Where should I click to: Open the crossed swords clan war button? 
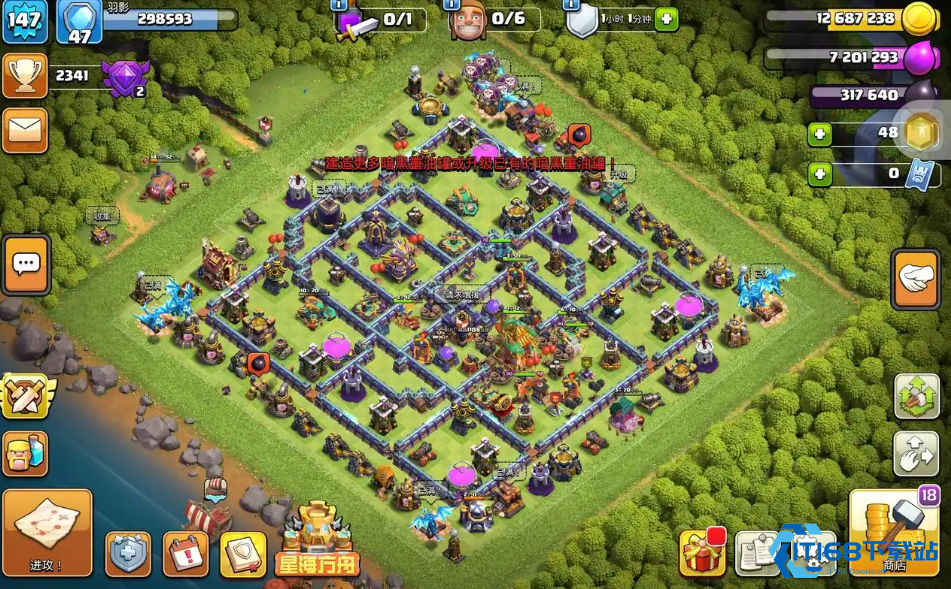pos(25,395)
